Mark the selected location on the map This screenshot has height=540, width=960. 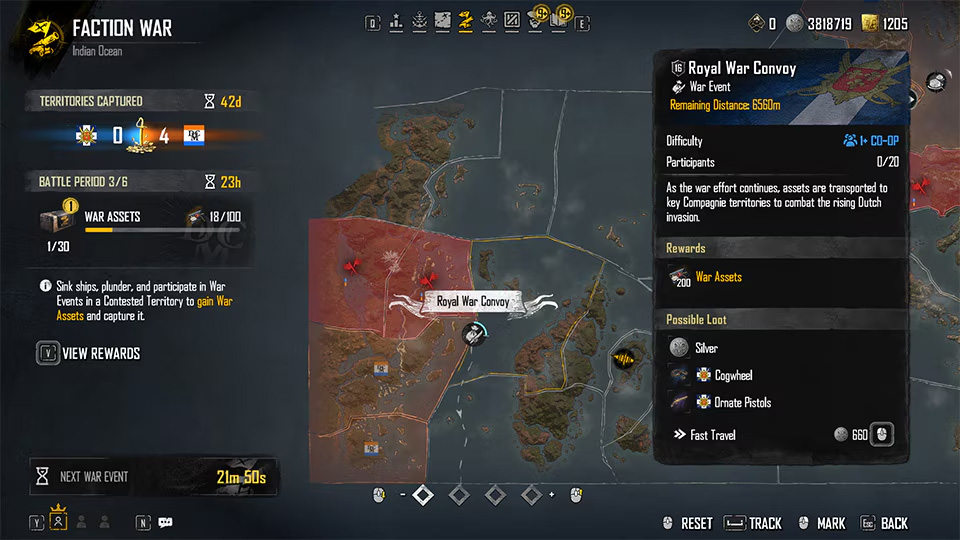(x=820, y=523)
